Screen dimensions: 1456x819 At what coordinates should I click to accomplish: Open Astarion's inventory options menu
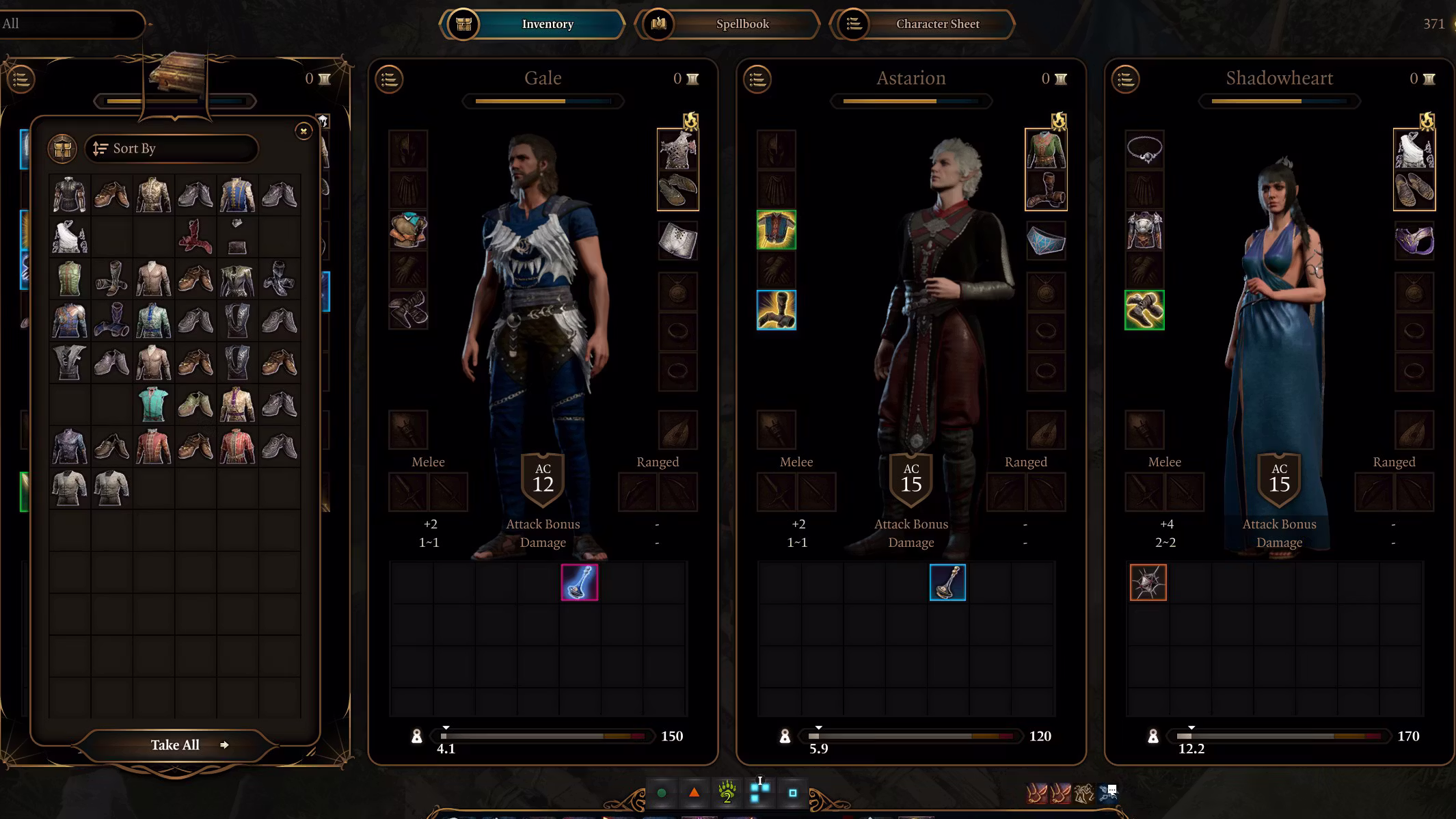coord(757,79)
